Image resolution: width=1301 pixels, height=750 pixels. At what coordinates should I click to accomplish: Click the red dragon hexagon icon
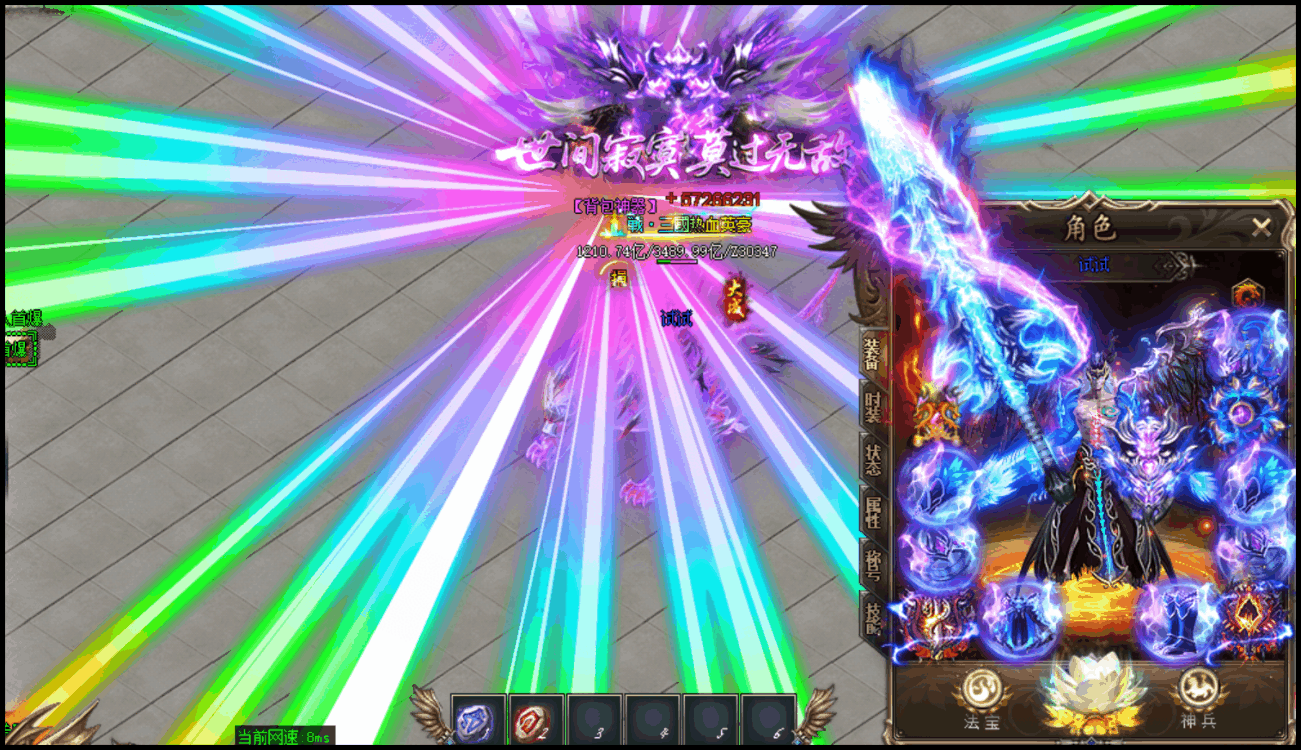point(1246,295)
